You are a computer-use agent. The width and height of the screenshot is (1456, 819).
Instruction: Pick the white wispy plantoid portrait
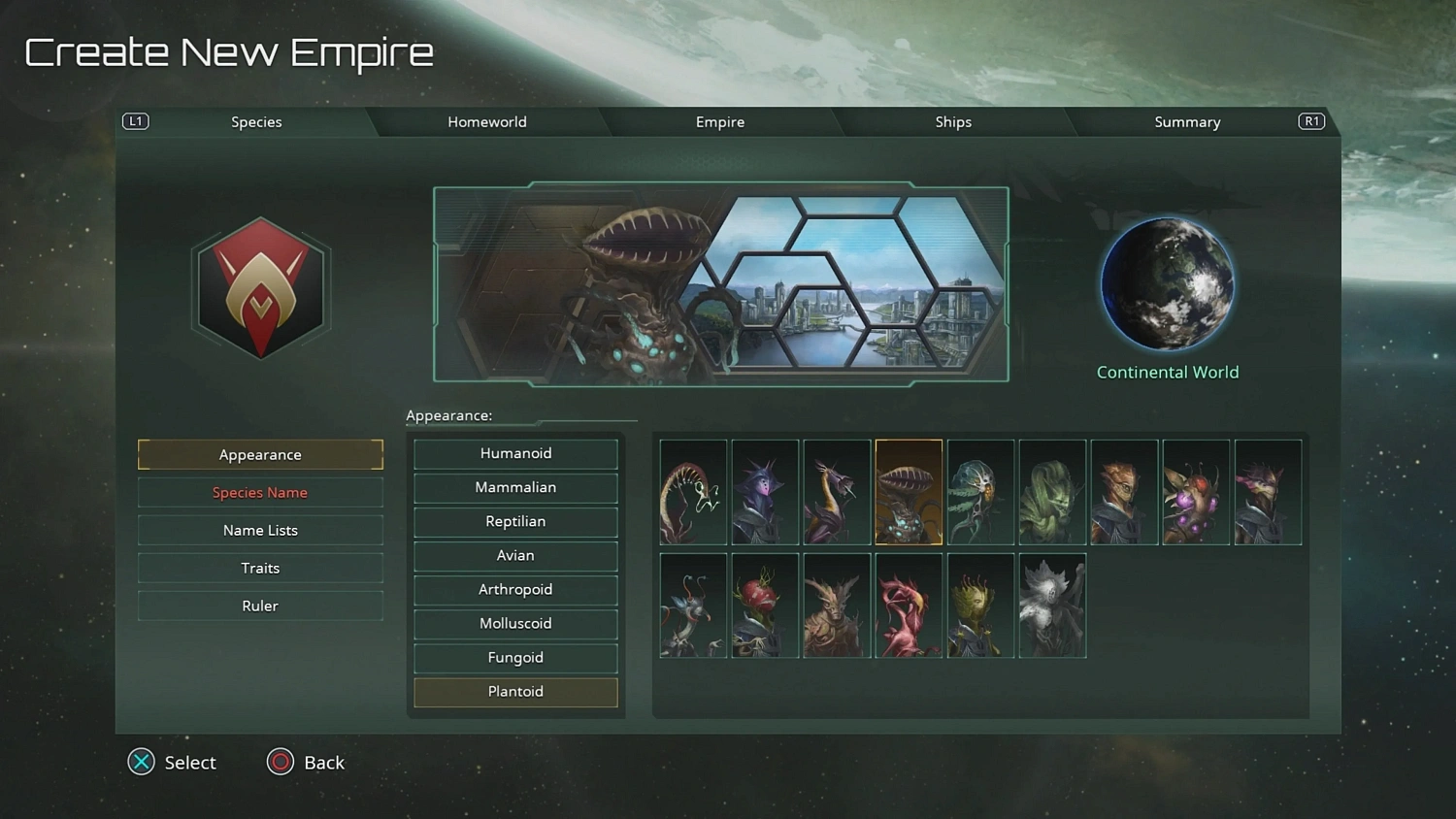[x=1052, y=605]
